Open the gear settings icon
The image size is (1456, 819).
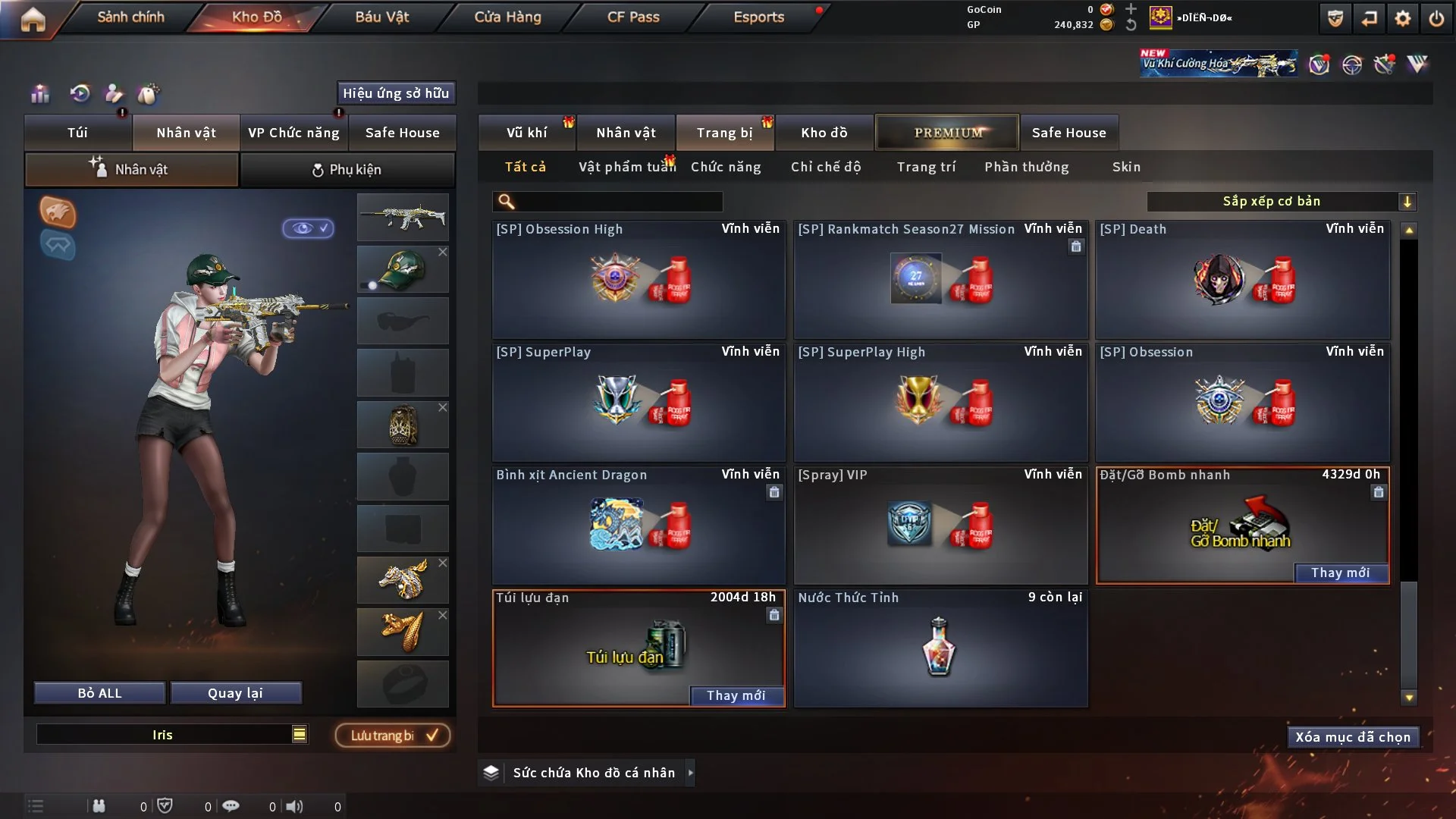pos(1403,18)
